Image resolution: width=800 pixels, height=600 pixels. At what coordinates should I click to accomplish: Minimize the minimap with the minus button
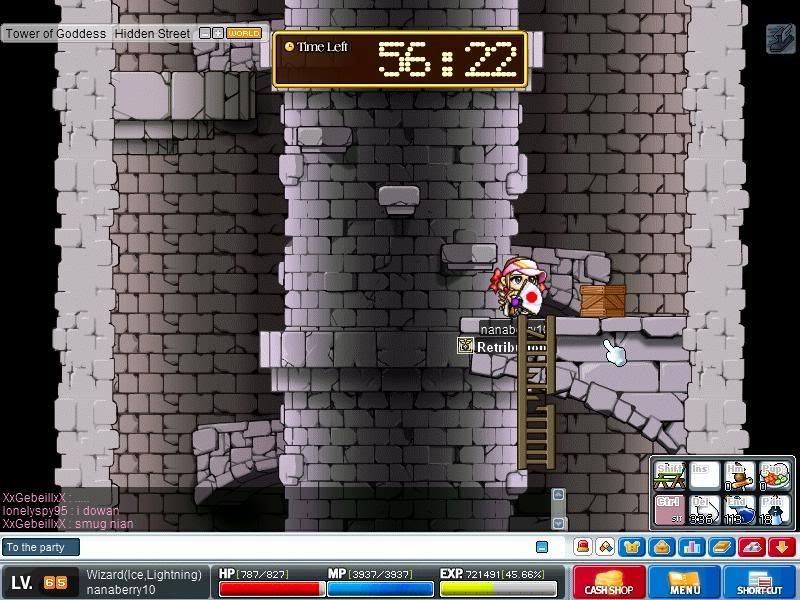point(205,33)
